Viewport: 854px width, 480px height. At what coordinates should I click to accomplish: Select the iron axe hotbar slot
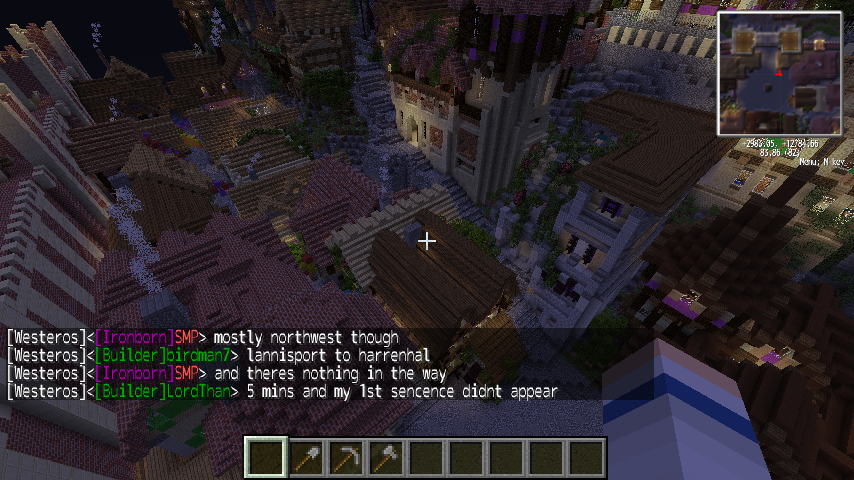[386, 458]
